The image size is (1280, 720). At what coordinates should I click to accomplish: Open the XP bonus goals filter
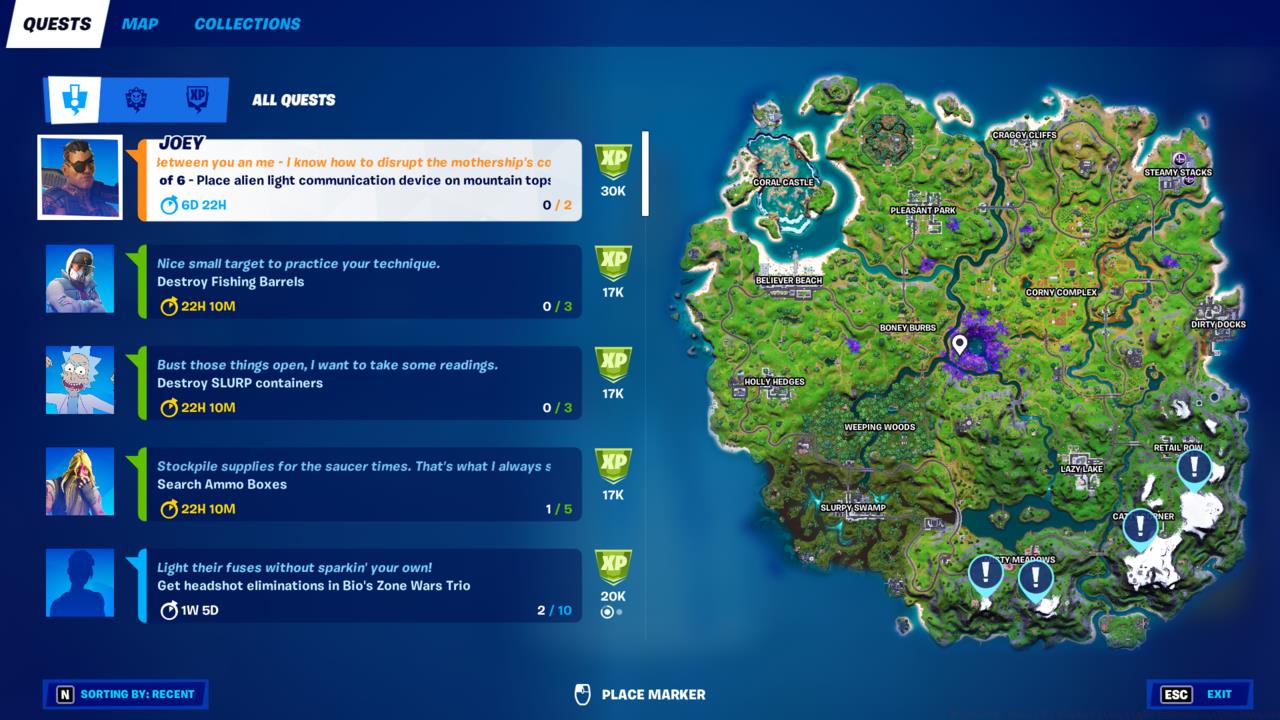[198, 99]
